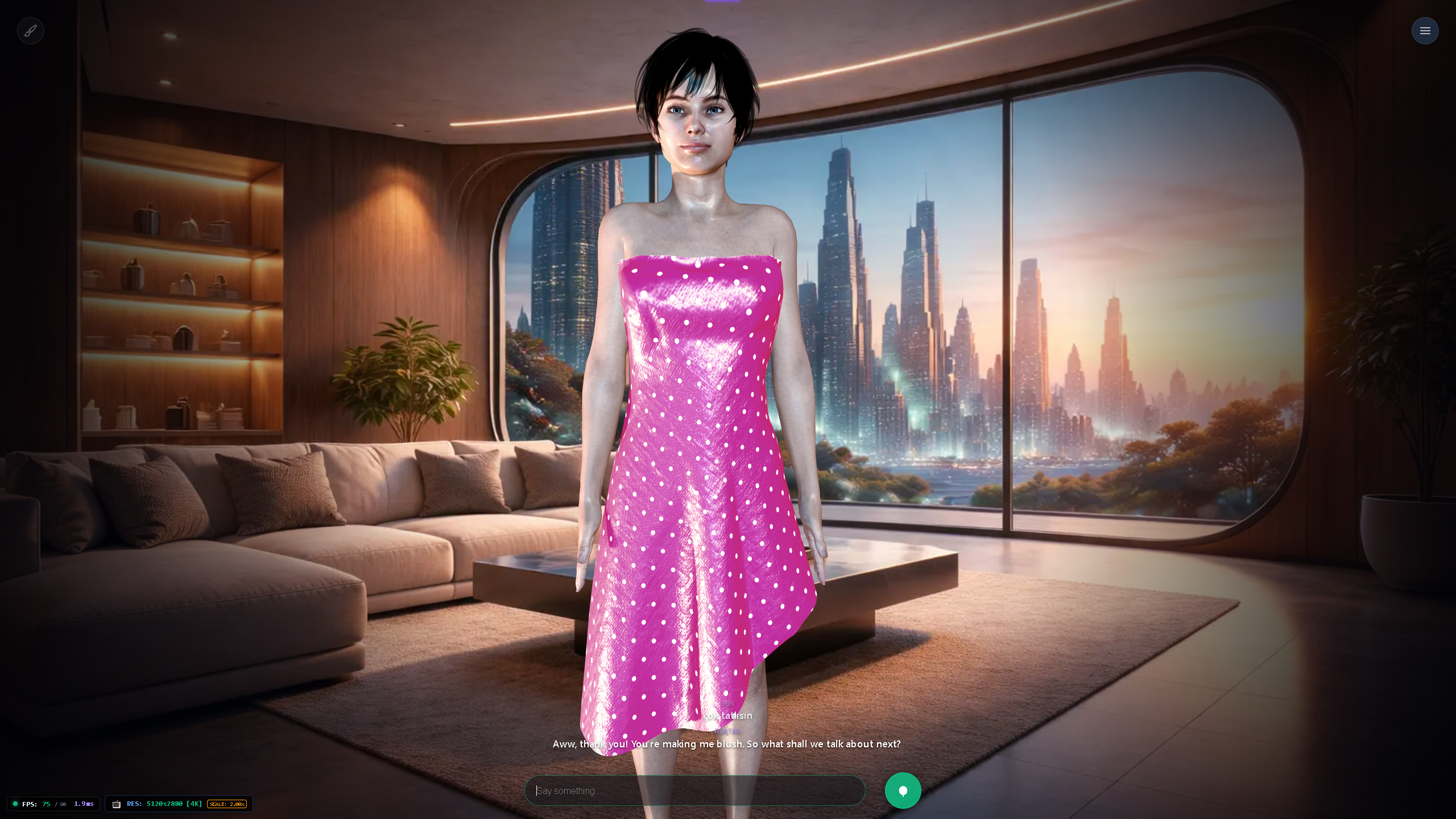Select the brush customization tool
The image size is (1456, 819).
pyautogui.click(x=31, y=30)
